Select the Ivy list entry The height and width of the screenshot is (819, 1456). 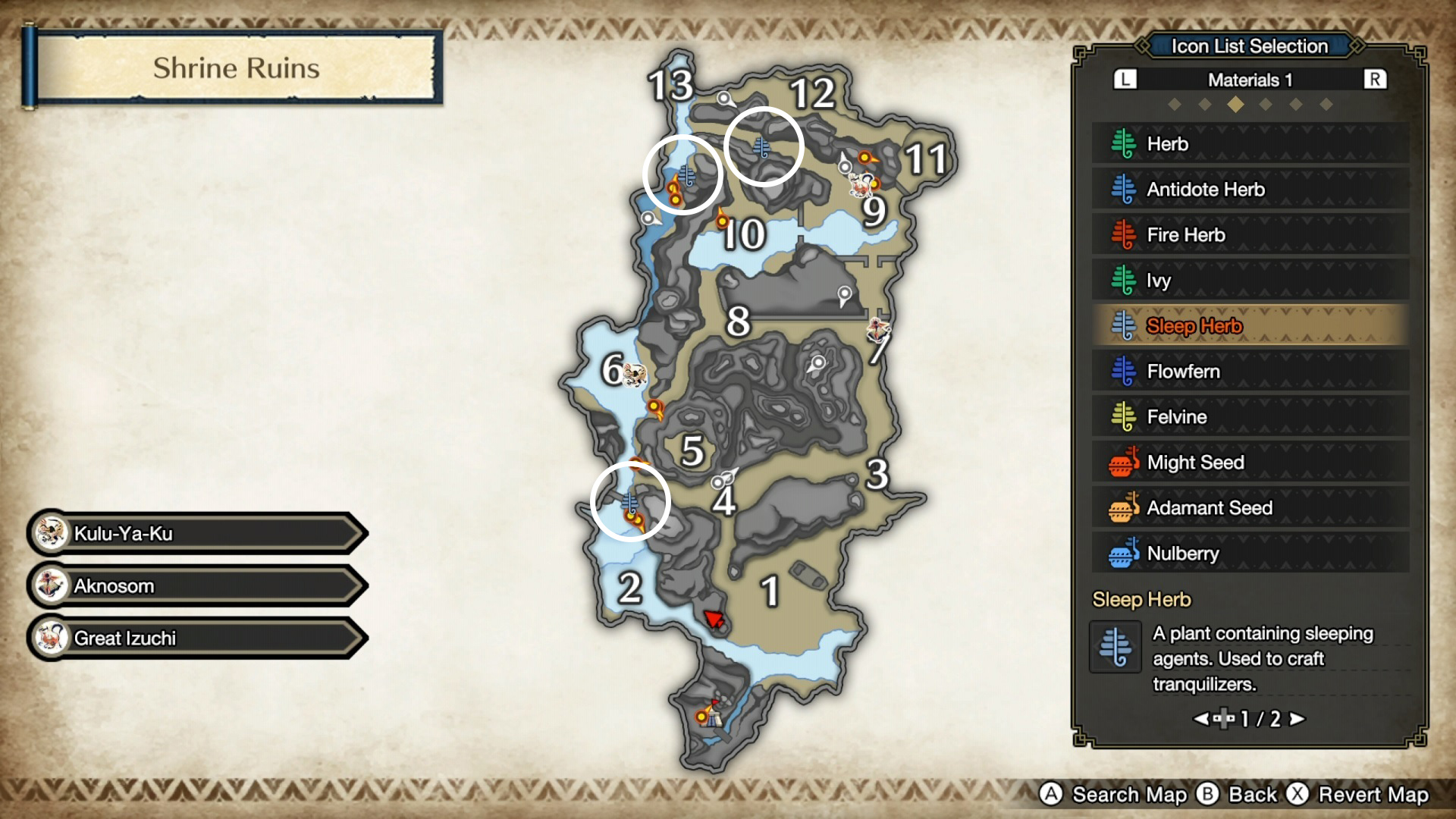click(x=1250, y=281)
